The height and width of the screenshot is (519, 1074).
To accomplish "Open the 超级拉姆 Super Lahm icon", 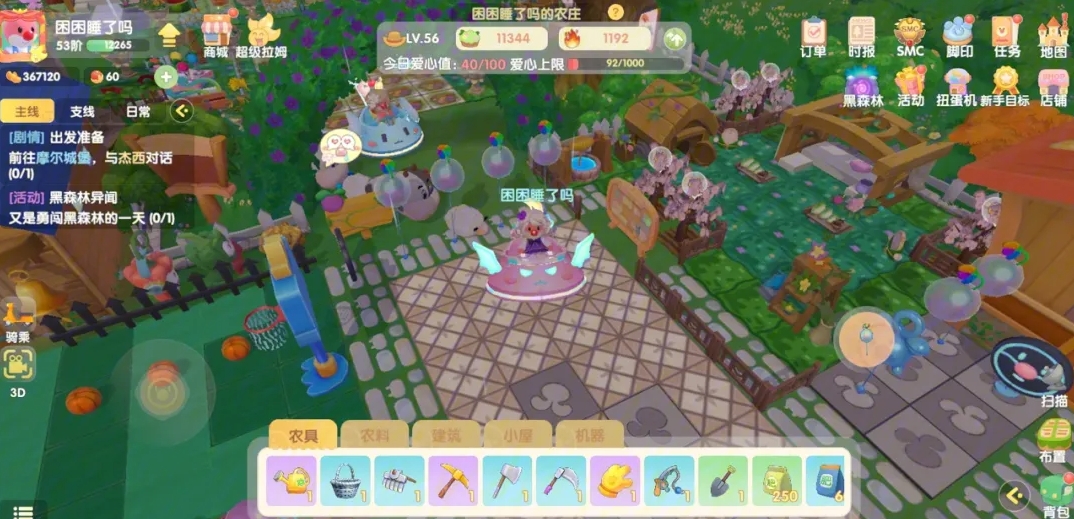I will 261,35.
